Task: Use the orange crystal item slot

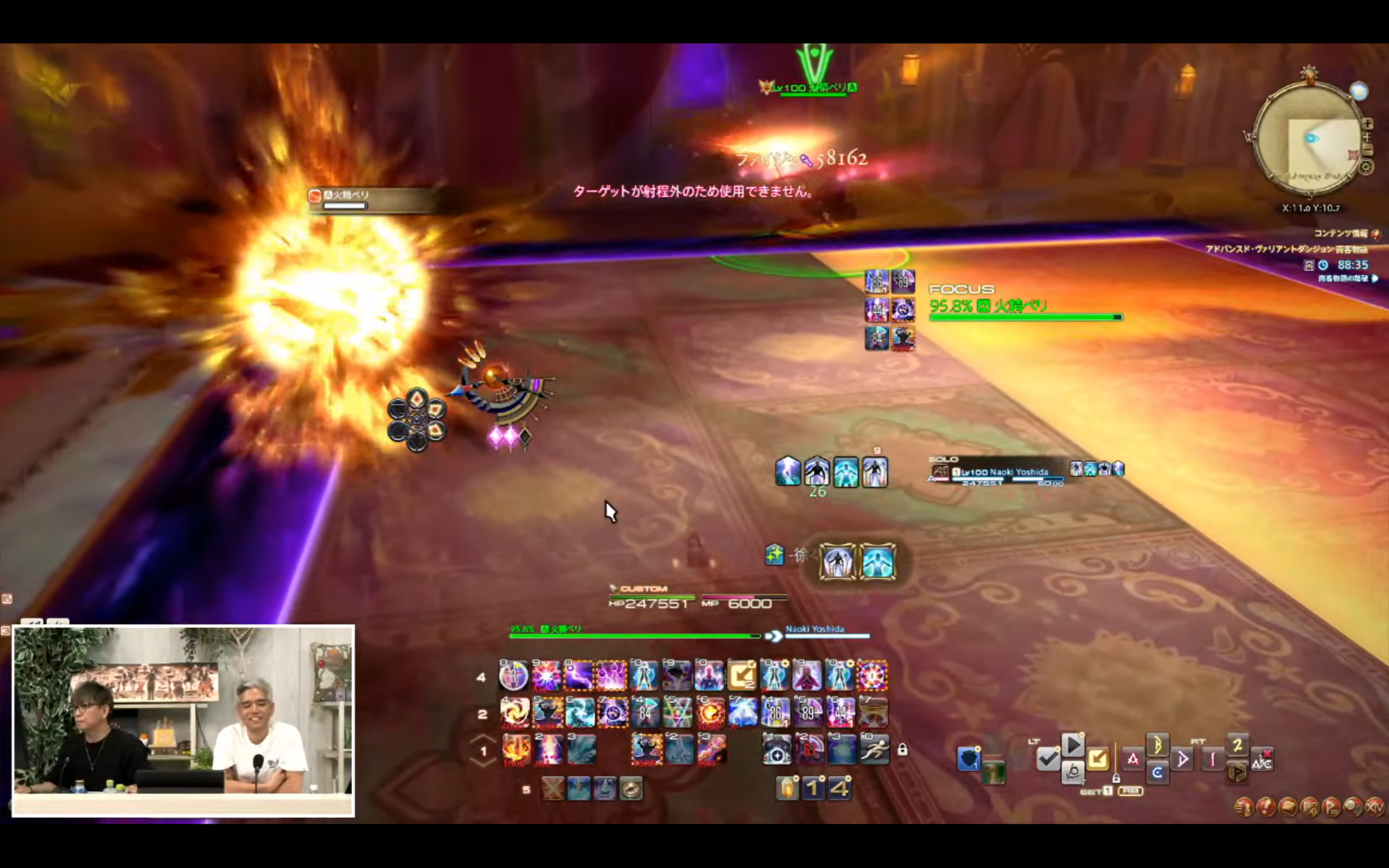Action: tap(787, 788)
